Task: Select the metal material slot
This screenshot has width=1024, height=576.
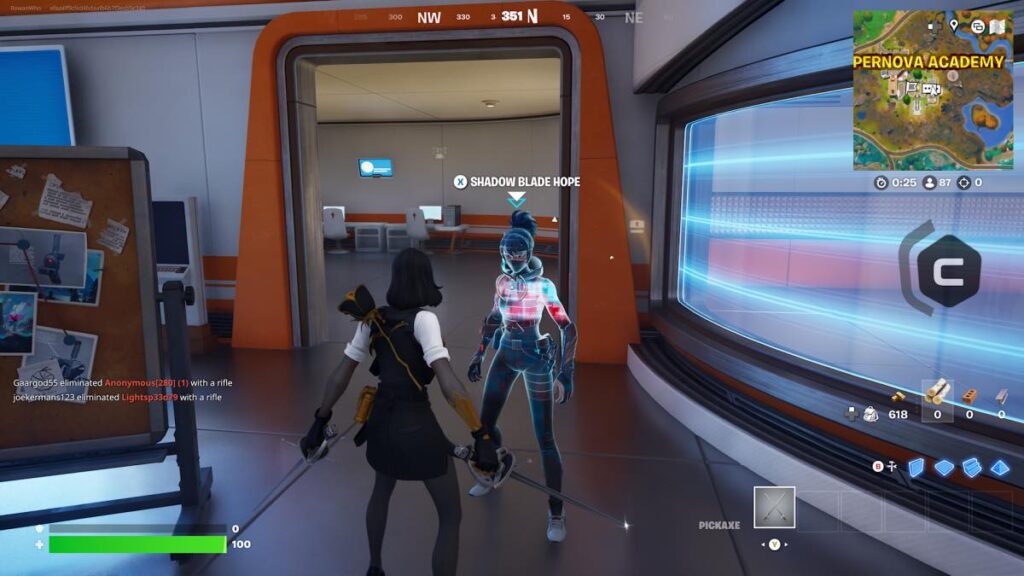Action: [1001, 395]
